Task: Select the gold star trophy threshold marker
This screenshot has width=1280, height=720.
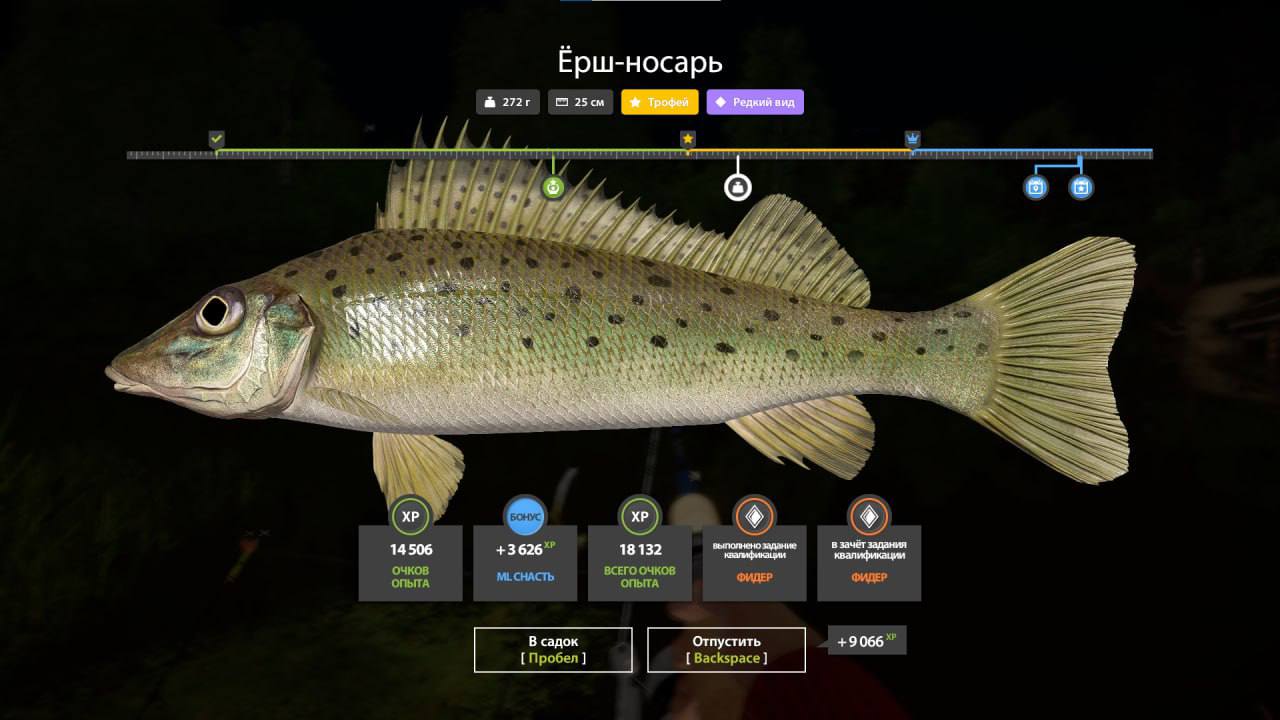Action: pos(688,139)
